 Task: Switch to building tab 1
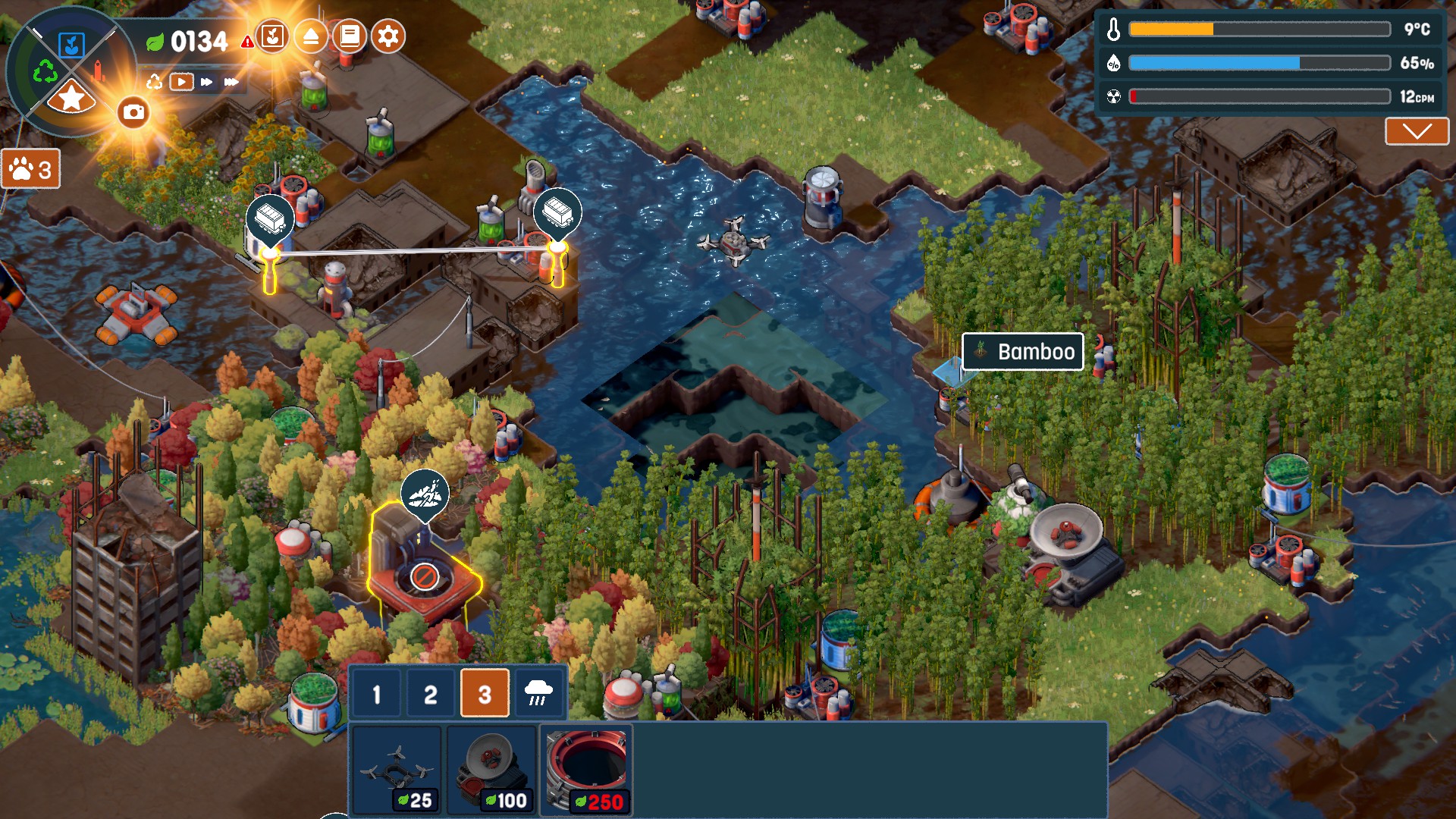click(x=376, y=693)
